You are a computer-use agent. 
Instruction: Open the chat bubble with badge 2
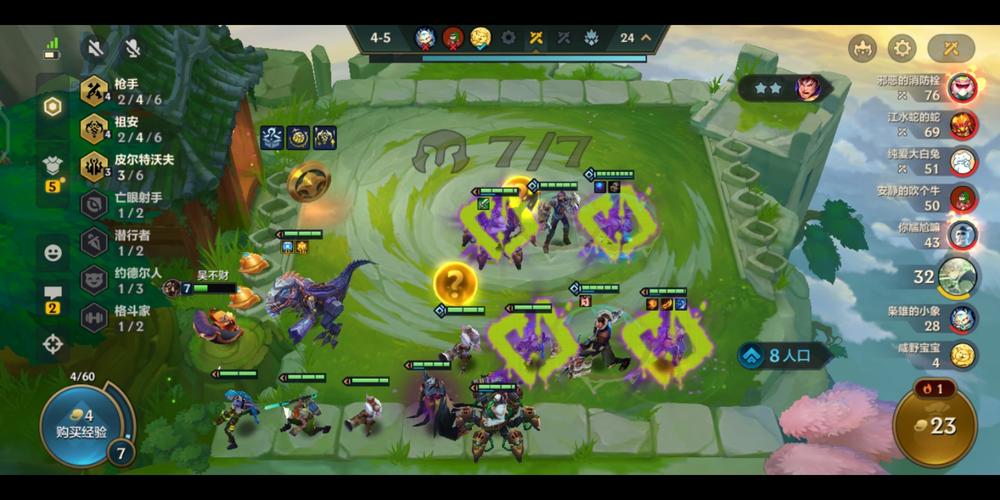coord(53,297)
